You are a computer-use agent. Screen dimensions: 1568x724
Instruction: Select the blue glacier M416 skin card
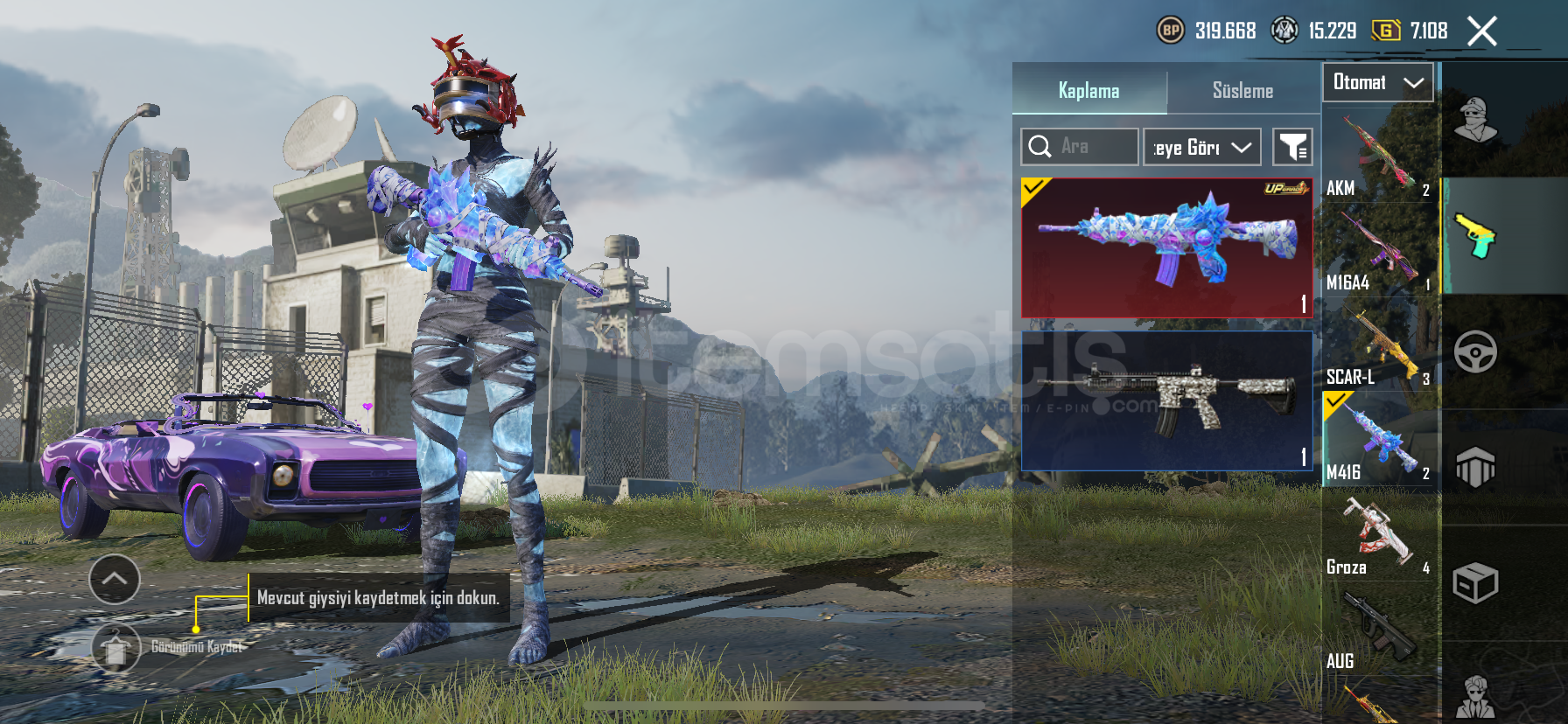(x=1166, y=247)
